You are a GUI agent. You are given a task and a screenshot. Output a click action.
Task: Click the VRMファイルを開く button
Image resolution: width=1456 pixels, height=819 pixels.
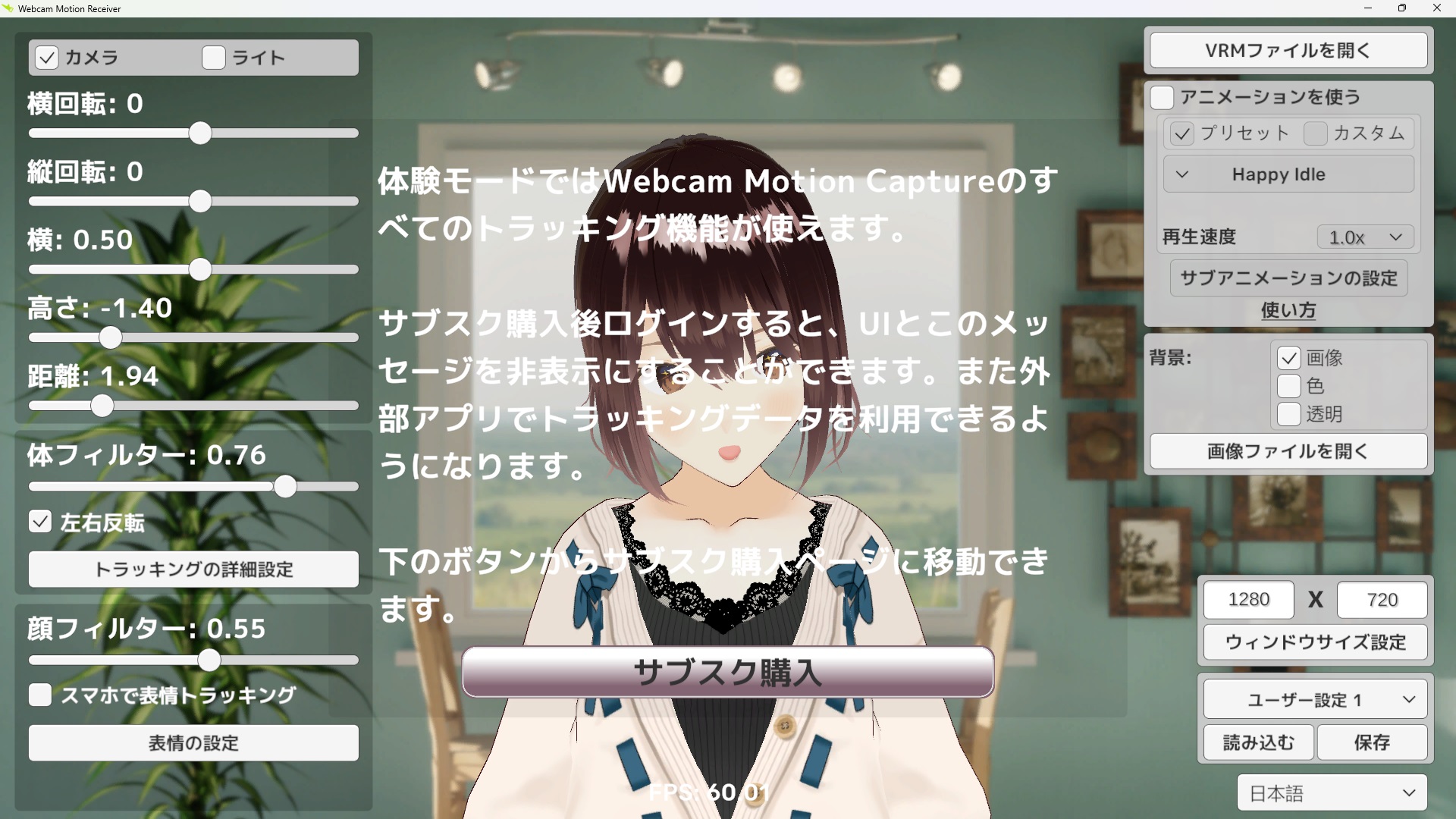tap(1287, 50)
